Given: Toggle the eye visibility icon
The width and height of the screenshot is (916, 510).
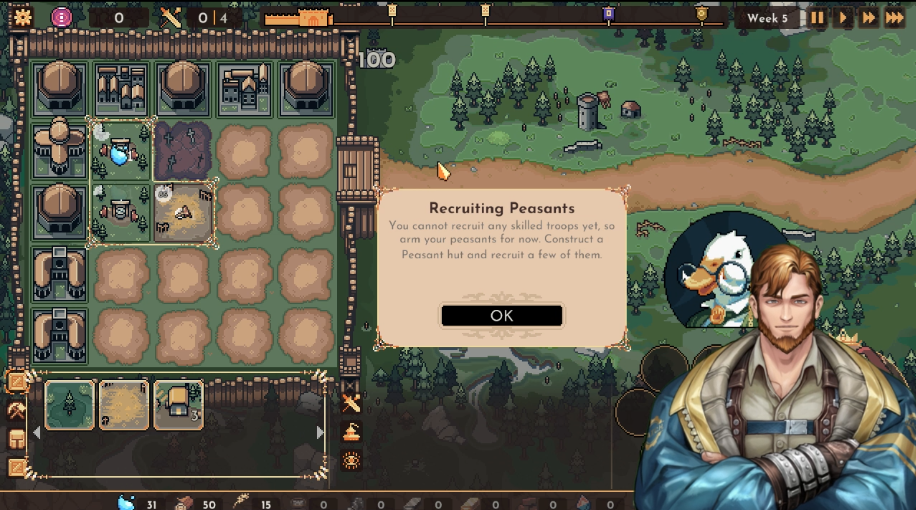Looking at the screenshot, I should pos(351,461).
